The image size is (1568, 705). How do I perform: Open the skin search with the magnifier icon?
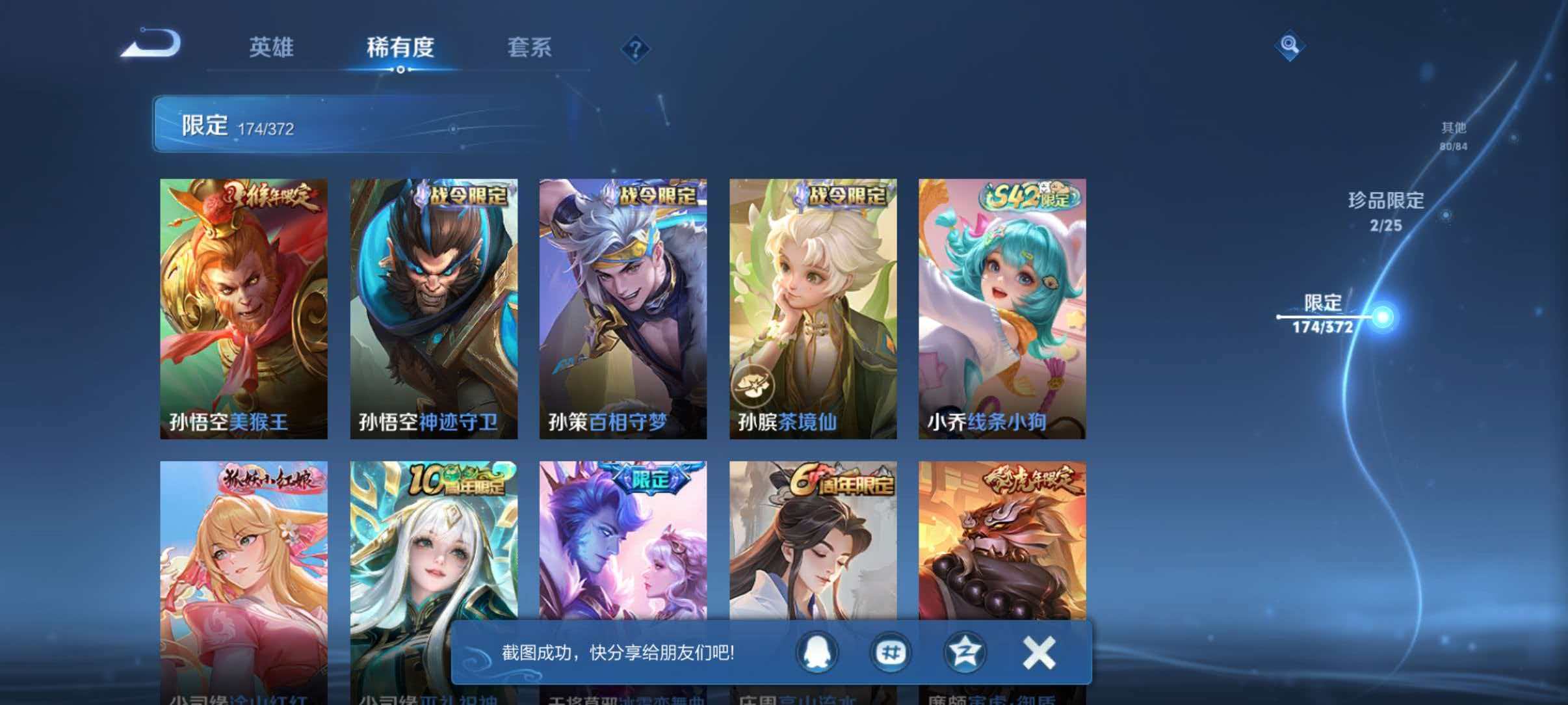(1290, 46)
